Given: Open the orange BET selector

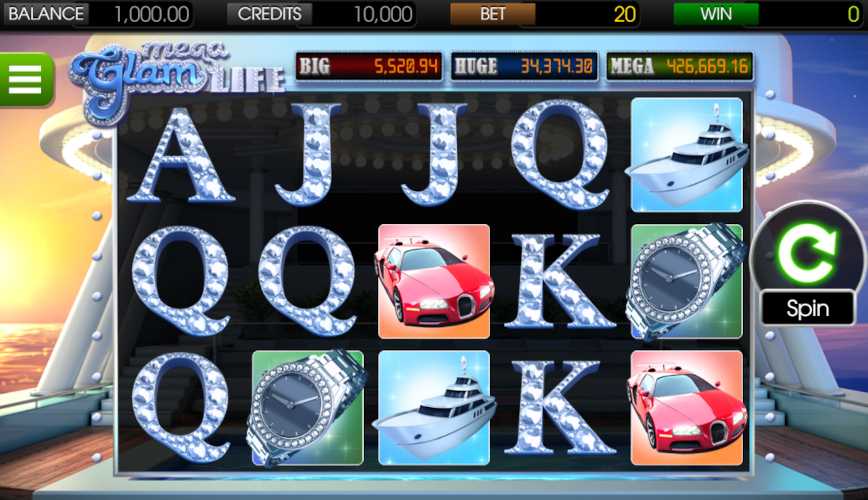Looking at the screenshot, I should (492, 14).
